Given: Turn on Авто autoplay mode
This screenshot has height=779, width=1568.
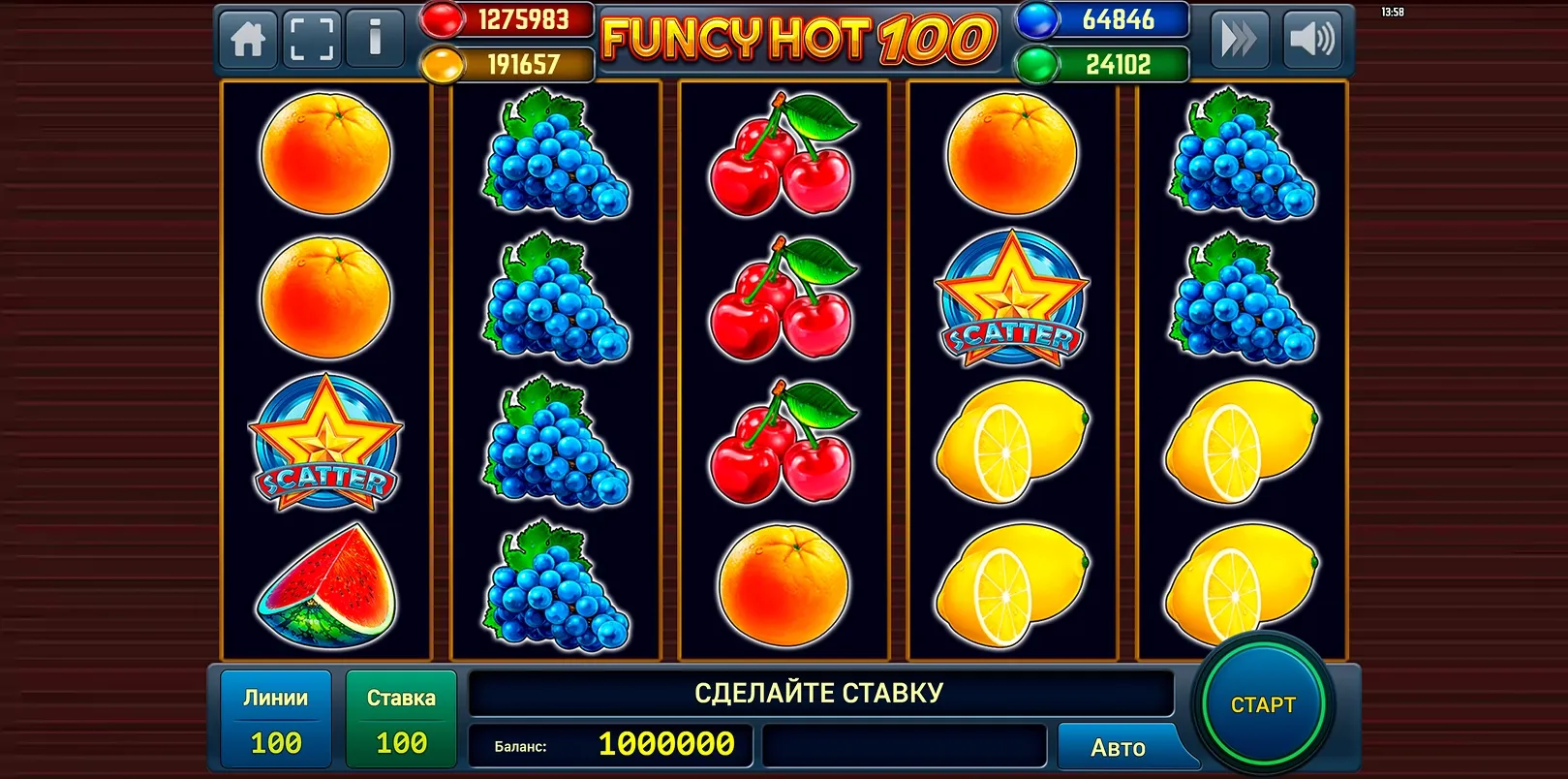Looking at the screenshot, I should pos(1119,746).
